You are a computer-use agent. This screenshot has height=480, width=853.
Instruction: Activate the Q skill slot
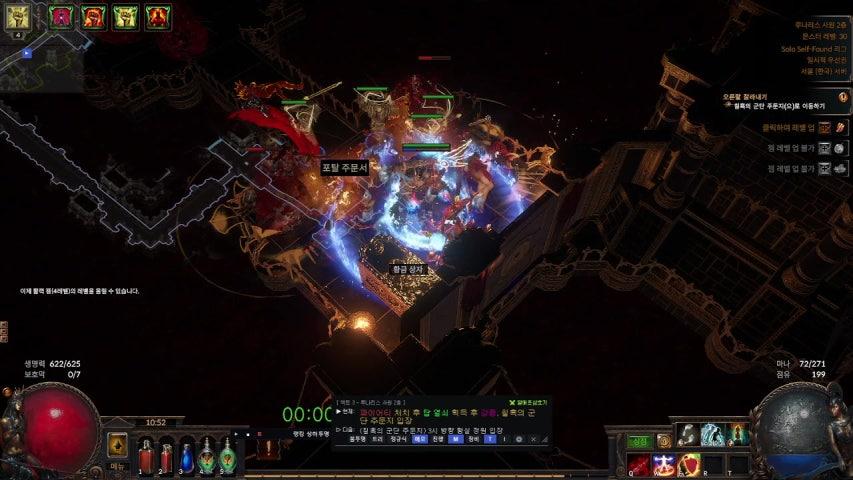click(639, 464)
